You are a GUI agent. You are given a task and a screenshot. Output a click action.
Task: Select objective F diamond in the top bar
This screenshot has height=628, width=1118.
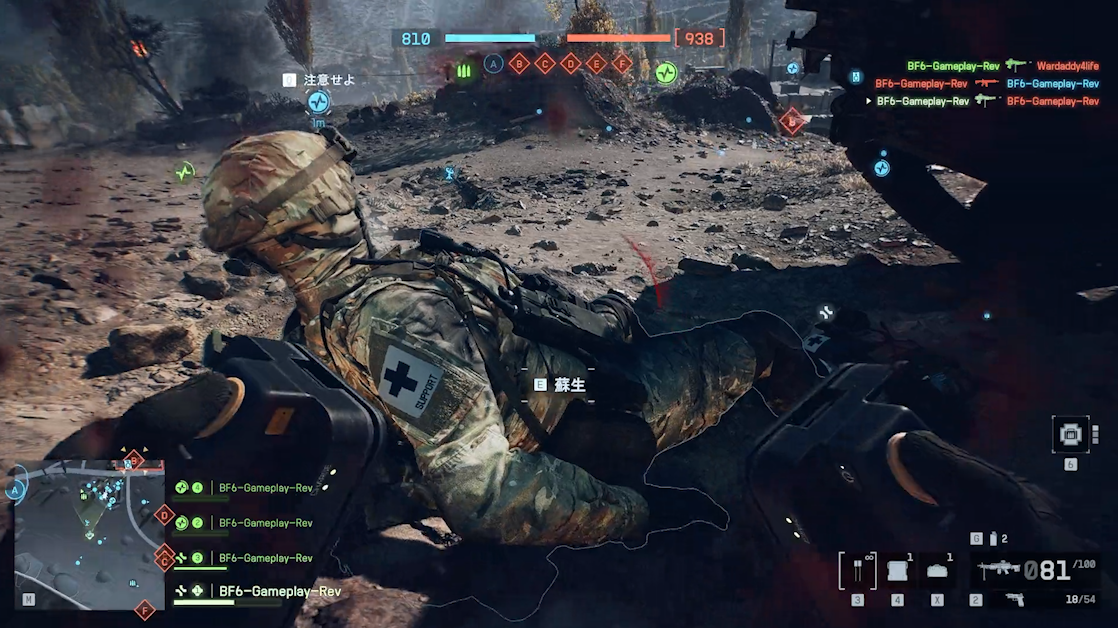point(622,64)
